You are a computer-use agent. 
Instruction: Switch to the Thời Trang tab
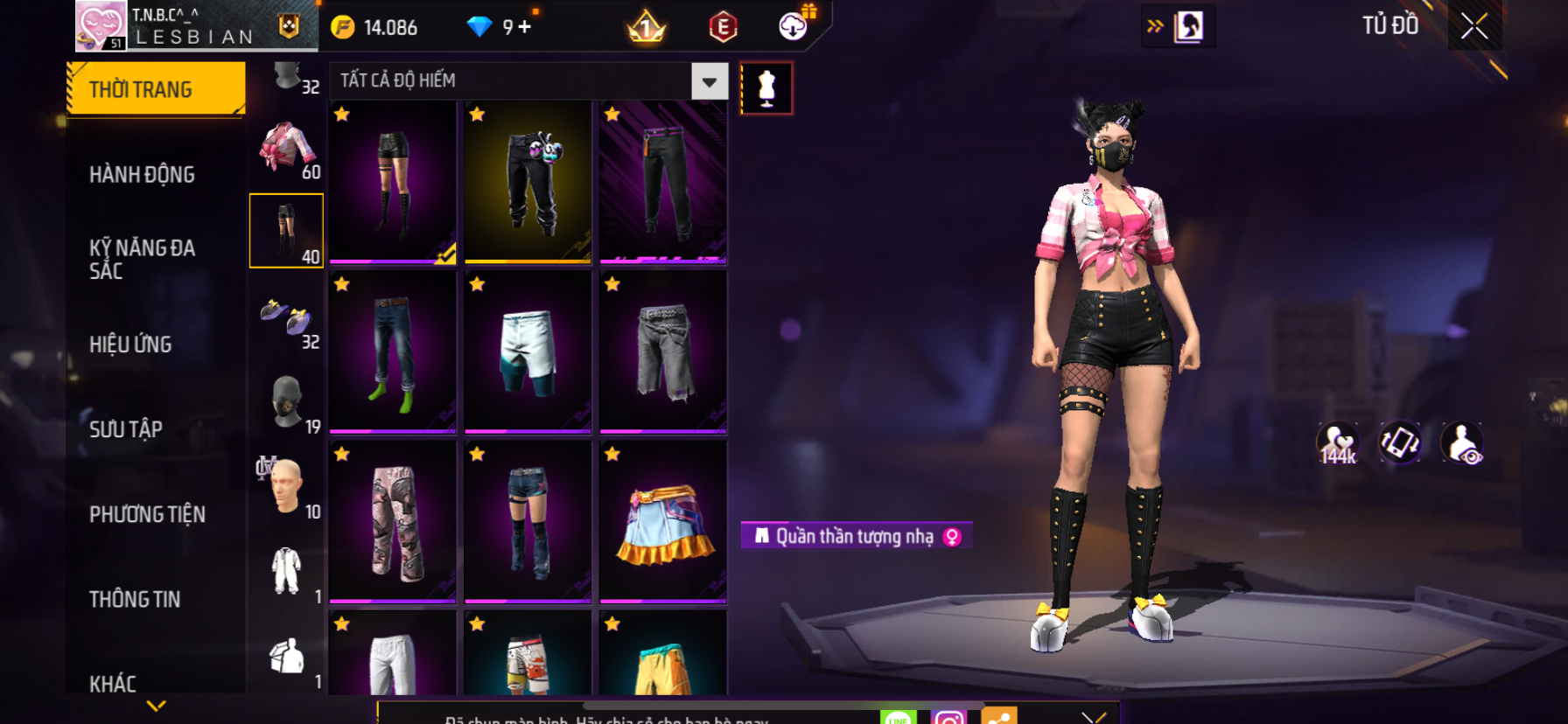coord(156,89)
